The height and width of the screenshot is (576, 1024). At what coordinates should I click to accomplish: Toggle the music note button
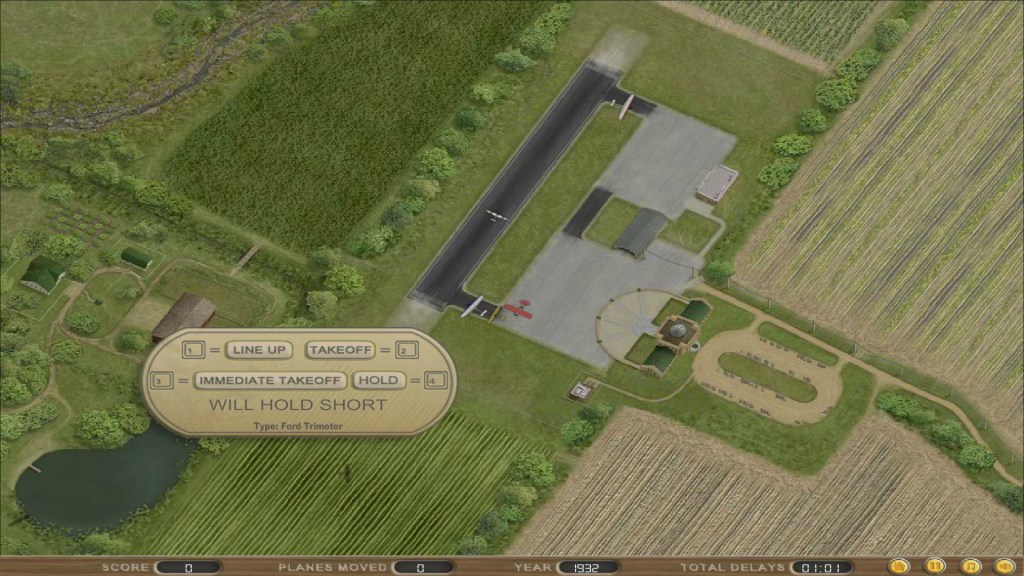968,566
